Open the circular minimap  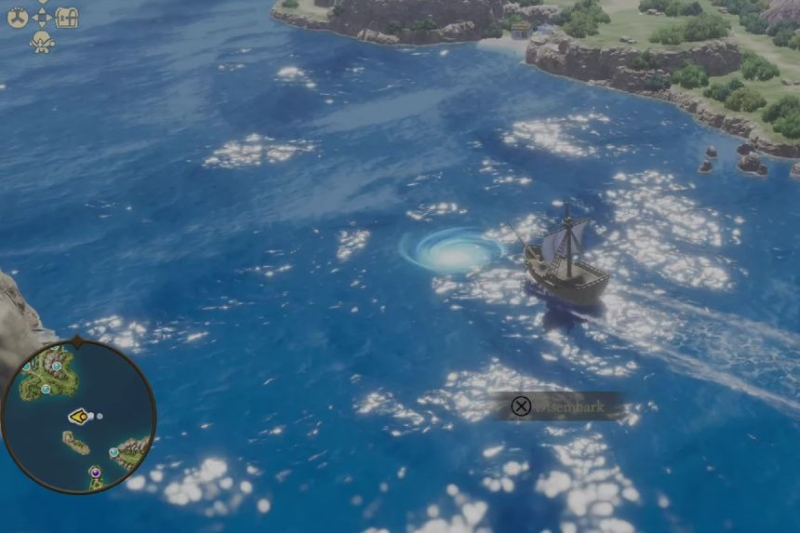click(78, 417)
